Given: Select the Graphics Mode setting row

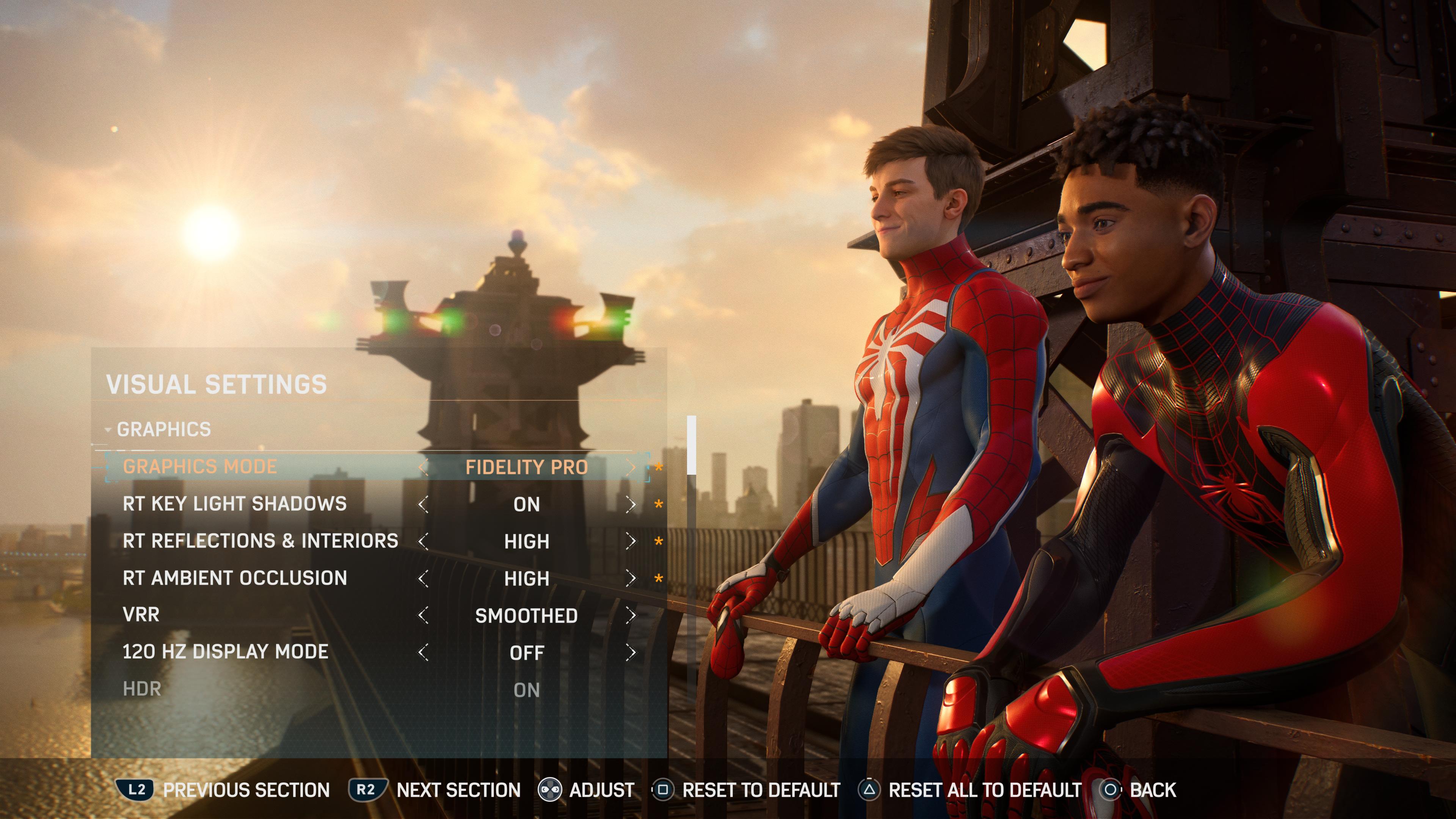Looking at the screenshot, I should coord(200,467).
